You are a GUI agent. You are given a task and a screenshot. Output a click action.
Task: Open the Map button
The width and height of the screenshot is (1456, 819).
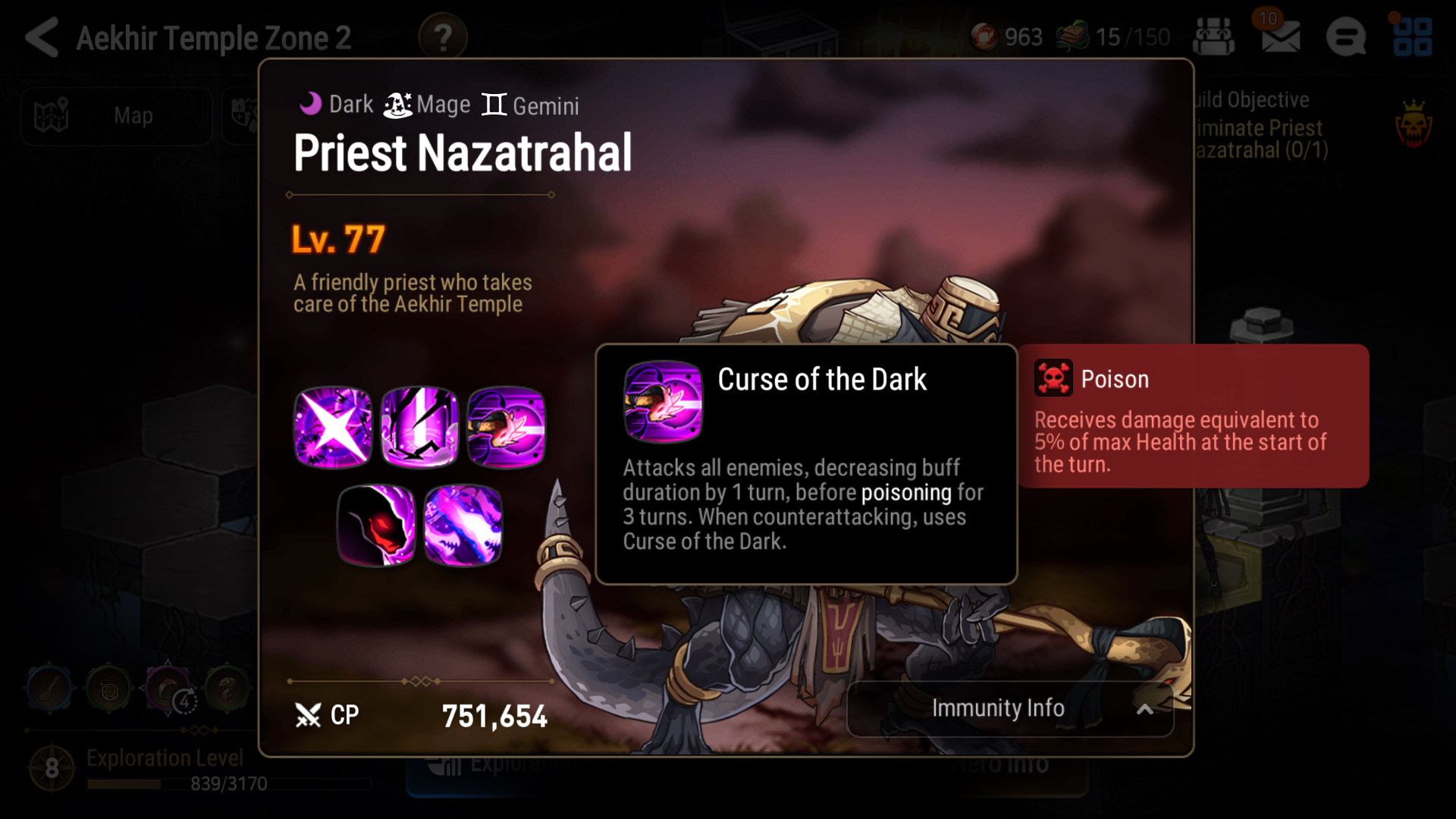116,116
